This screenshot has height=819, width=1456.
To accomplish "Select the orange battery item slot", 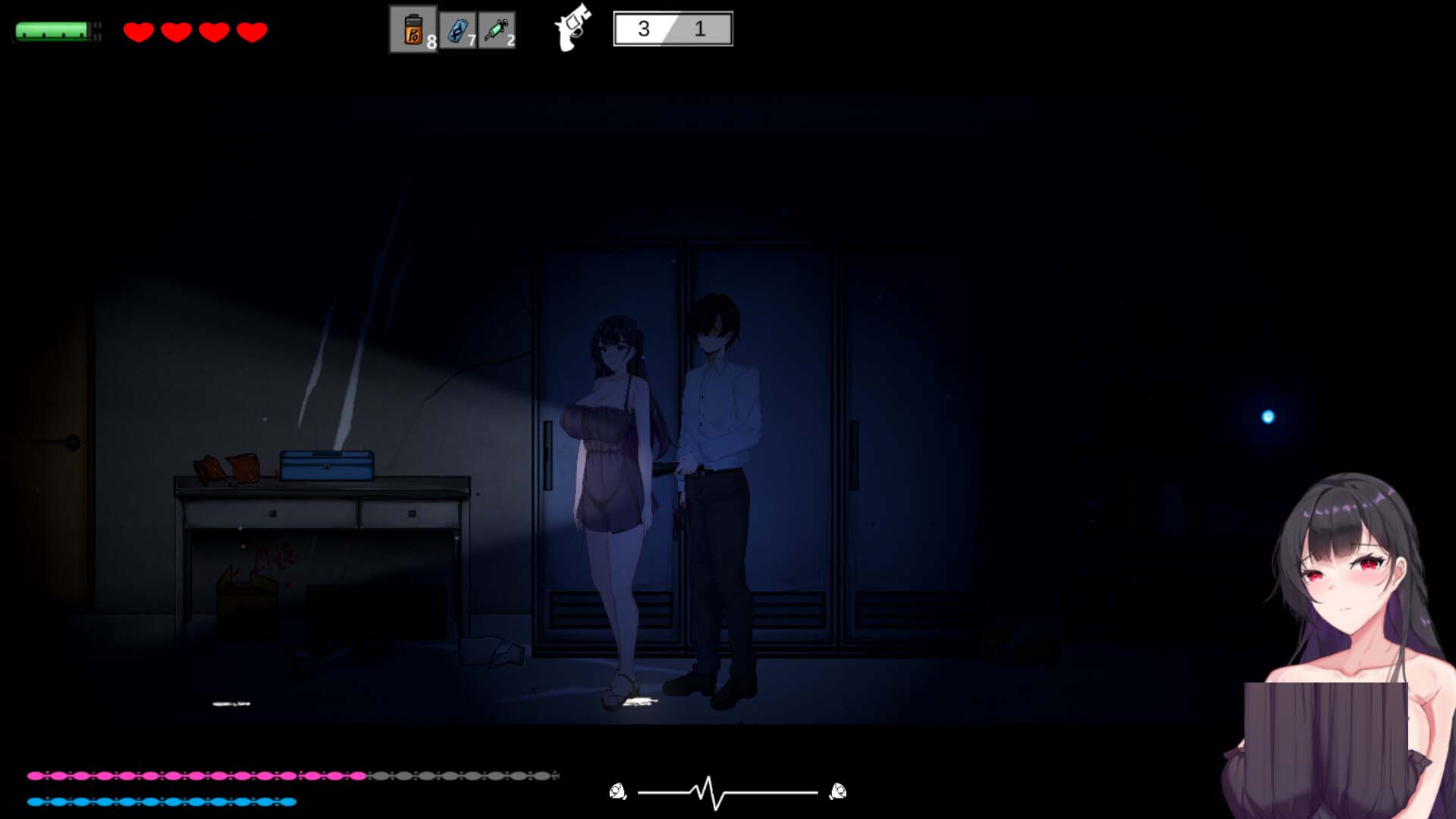I will coord(413,30).
